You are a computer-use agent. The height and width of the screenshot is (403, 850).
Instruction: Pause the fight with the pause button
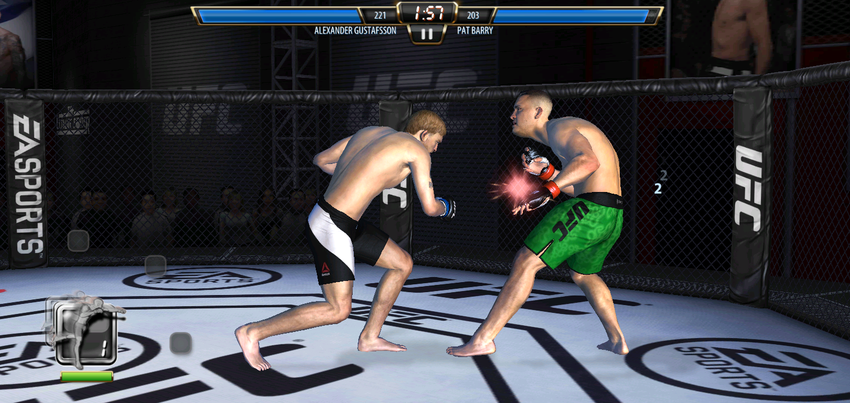tap(427, 33)
